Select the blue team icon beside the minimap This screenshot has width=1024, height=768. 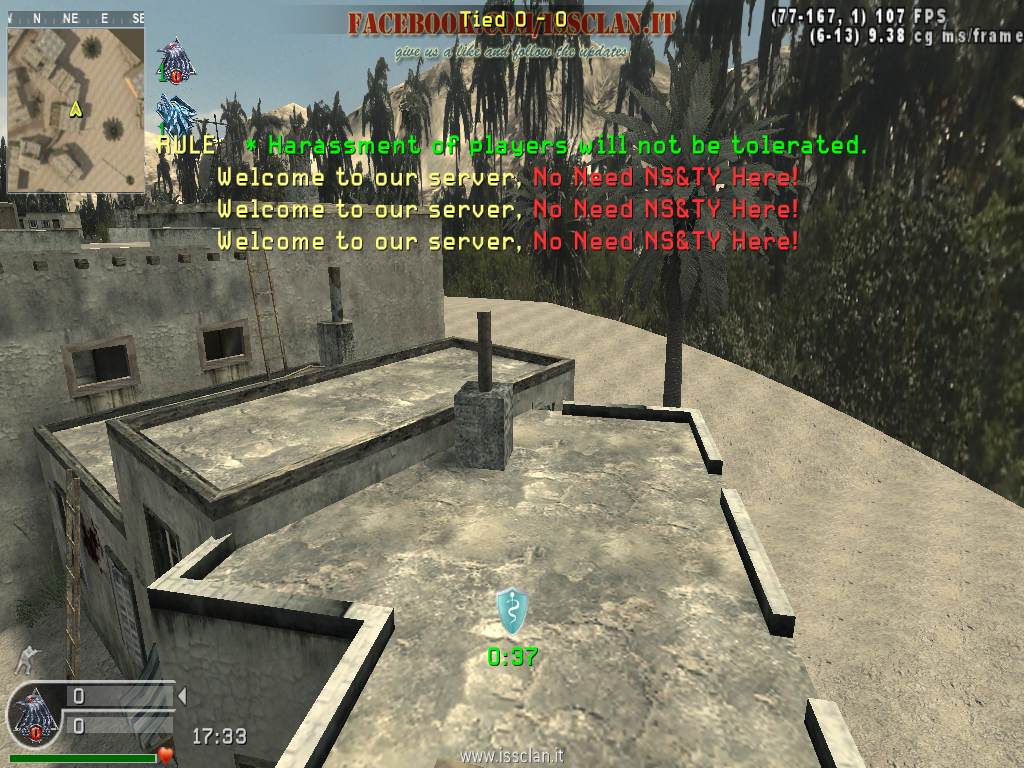click(176, 112)
